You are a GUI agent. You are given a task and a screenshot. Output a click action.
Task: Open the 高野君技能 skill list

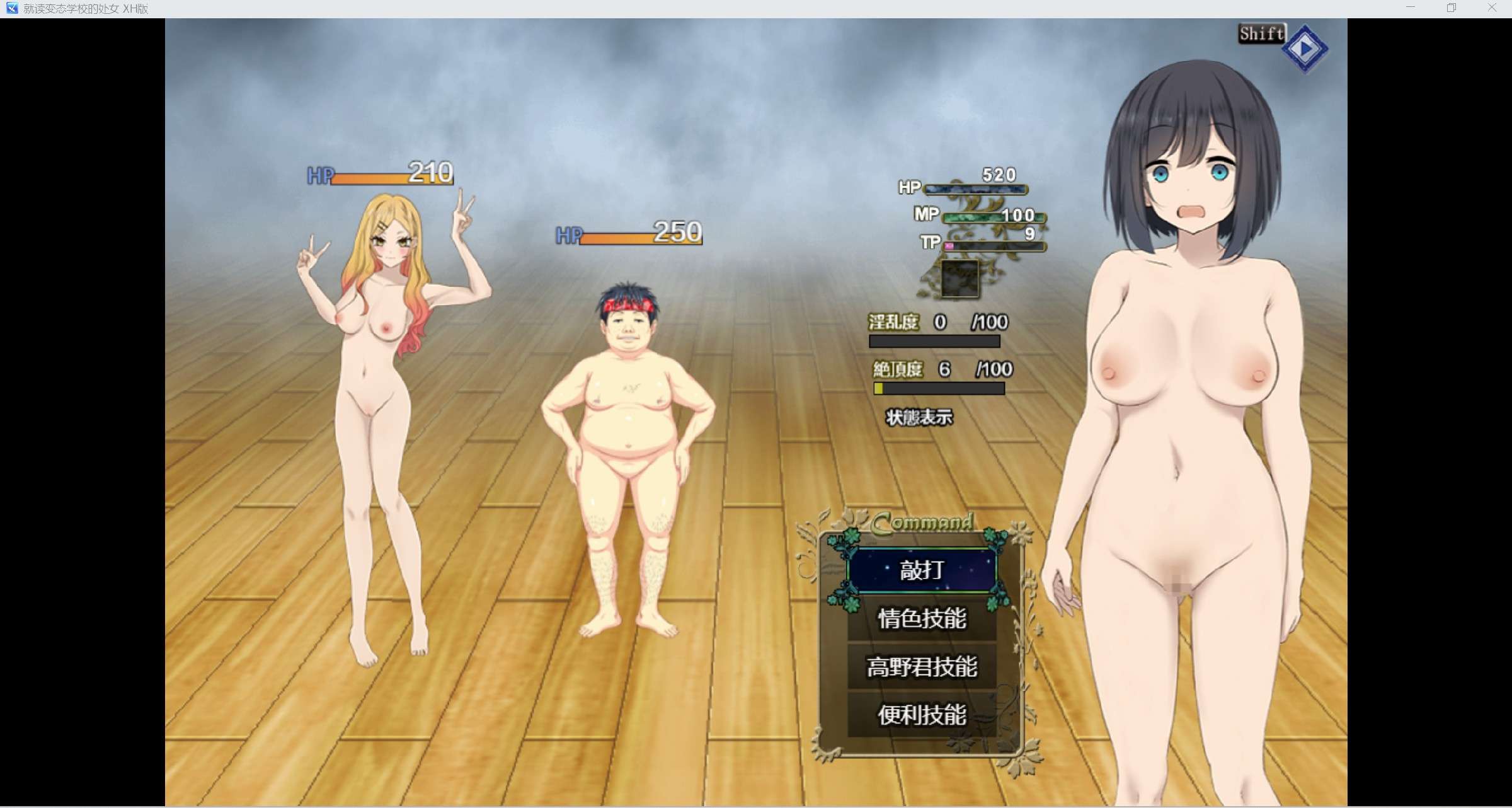(x=921, y=667)
